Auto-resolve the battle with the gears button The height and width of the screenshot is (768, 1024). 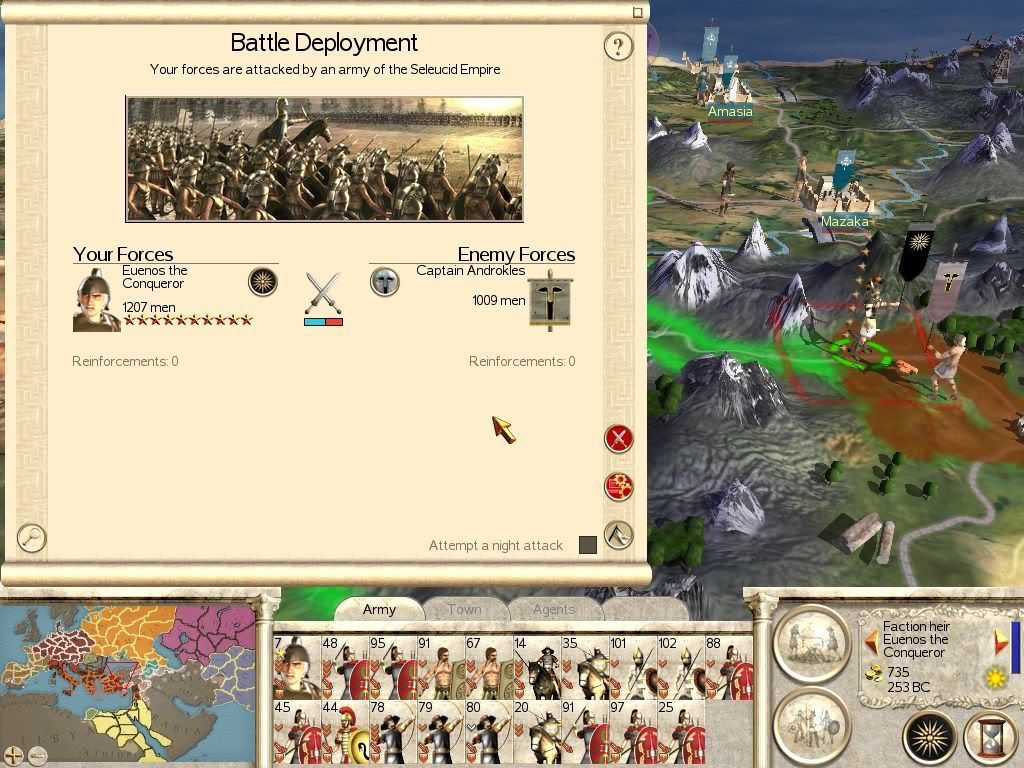coord(619,487)
